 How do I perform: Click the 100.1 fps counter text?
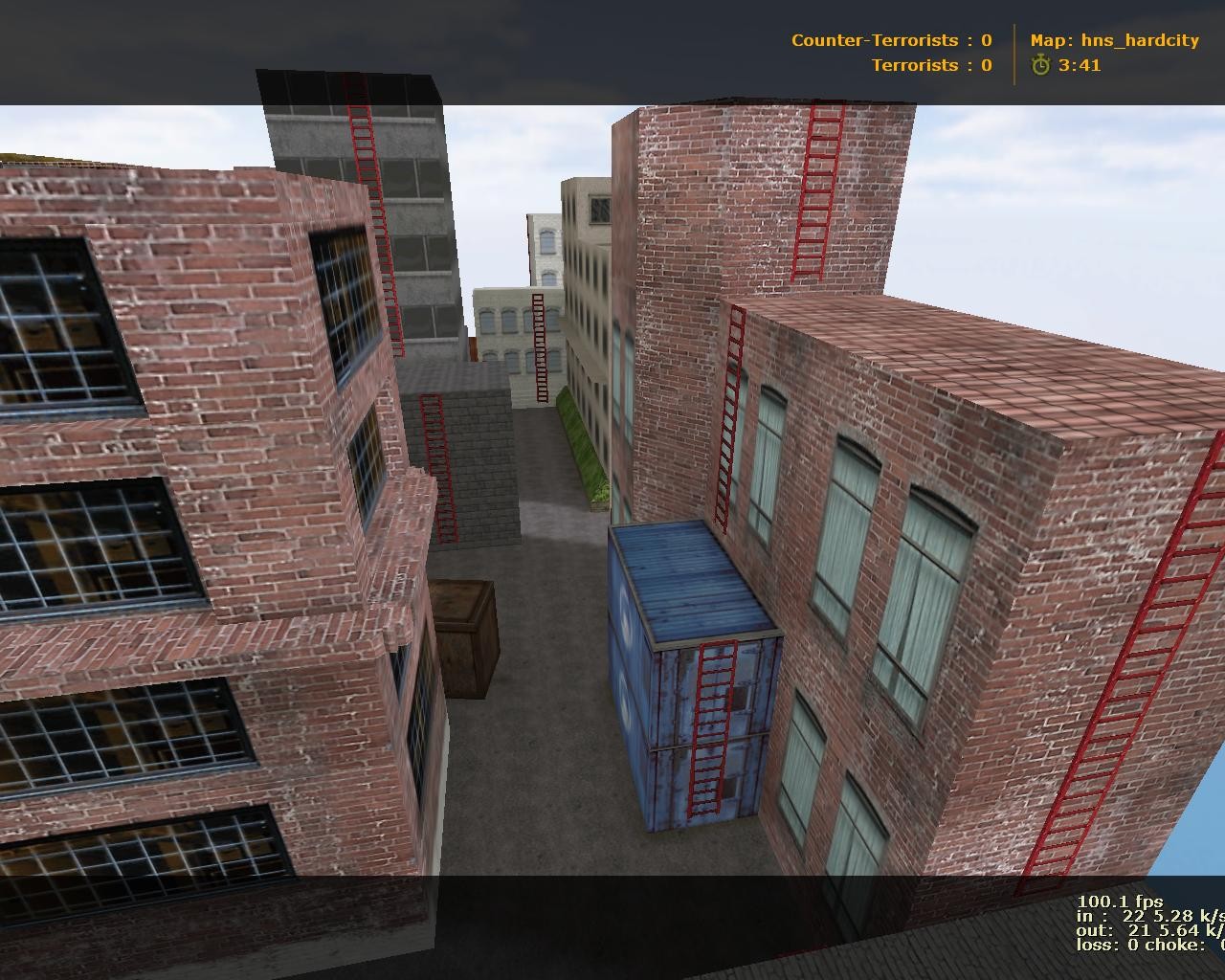1118,900
